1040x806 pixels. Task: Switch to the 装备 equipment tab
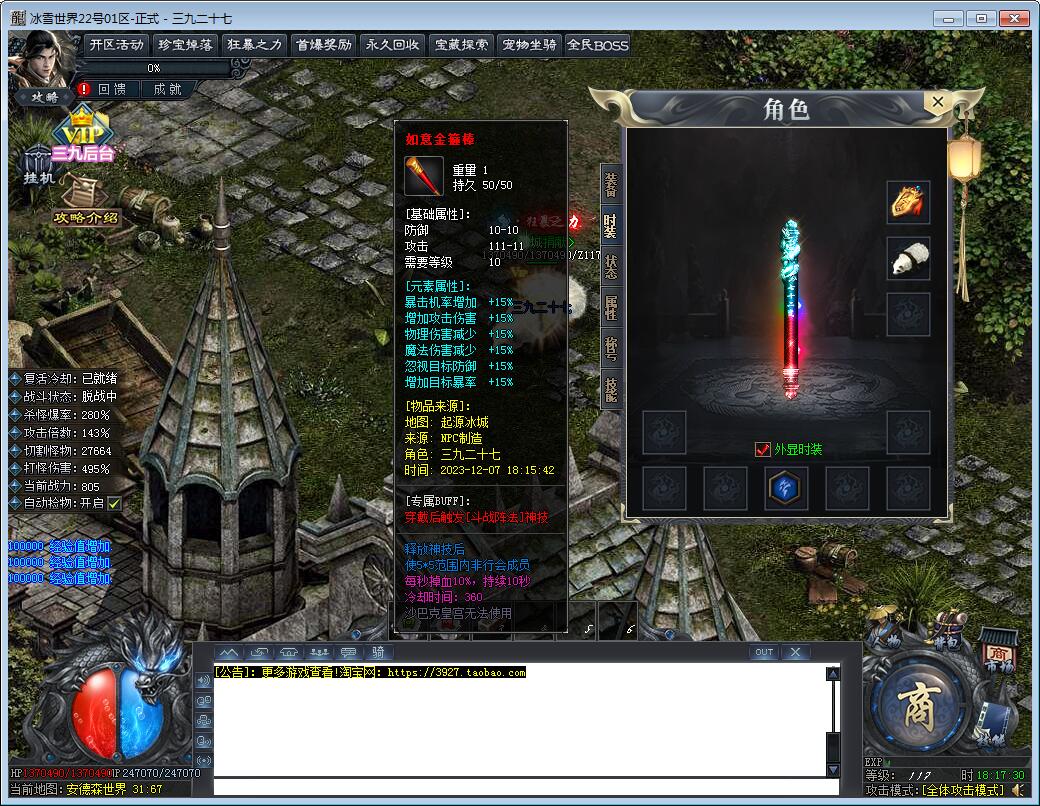click(610, 184)
